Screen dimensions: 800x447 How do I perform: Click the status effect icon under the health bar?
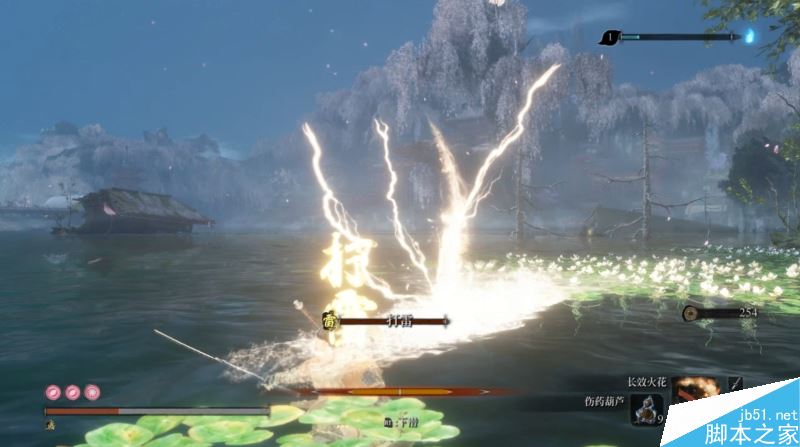[x=48, y=424]
